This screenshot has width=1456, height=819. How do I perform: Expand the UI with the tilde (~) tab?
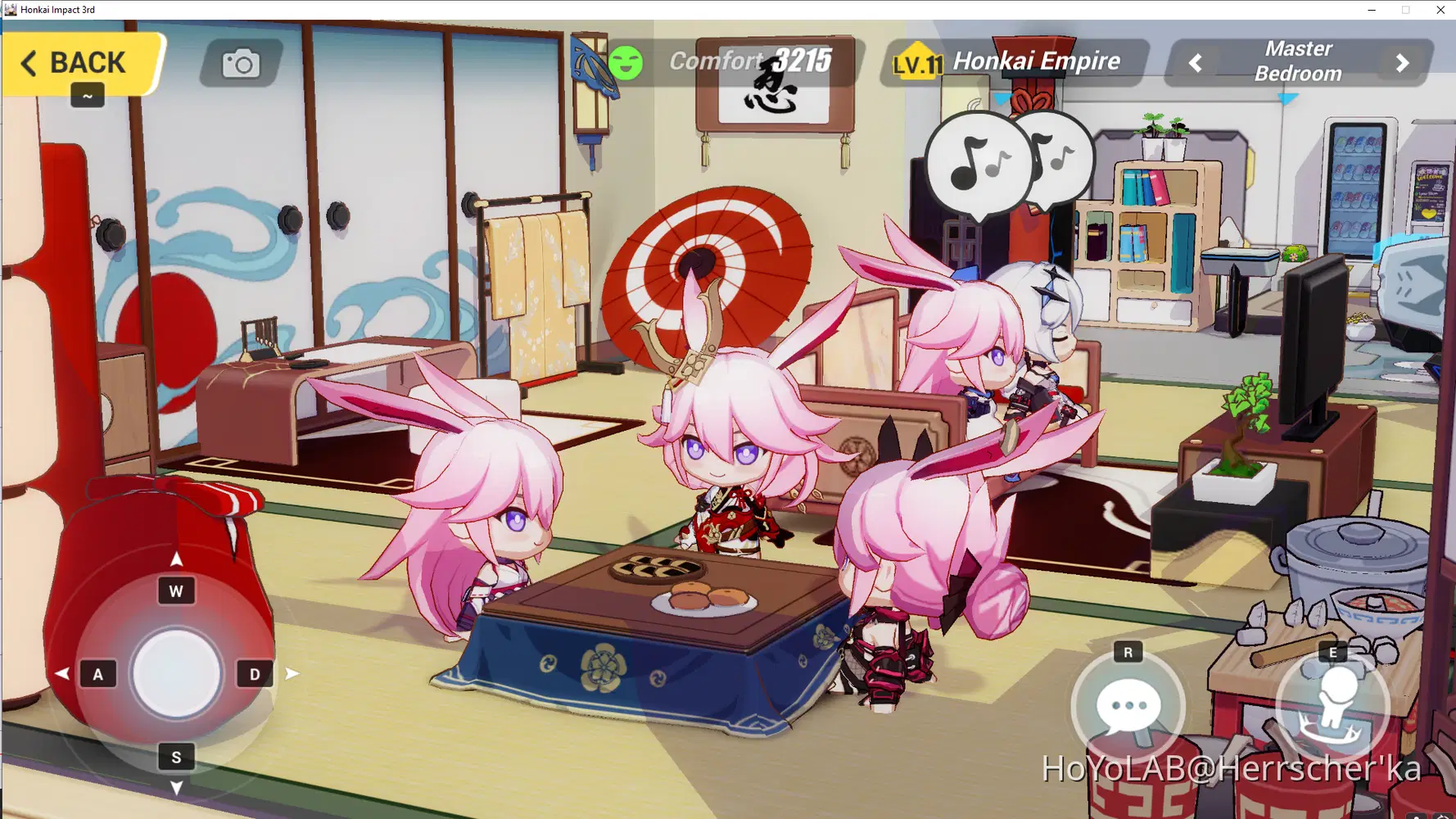[86, 96]
